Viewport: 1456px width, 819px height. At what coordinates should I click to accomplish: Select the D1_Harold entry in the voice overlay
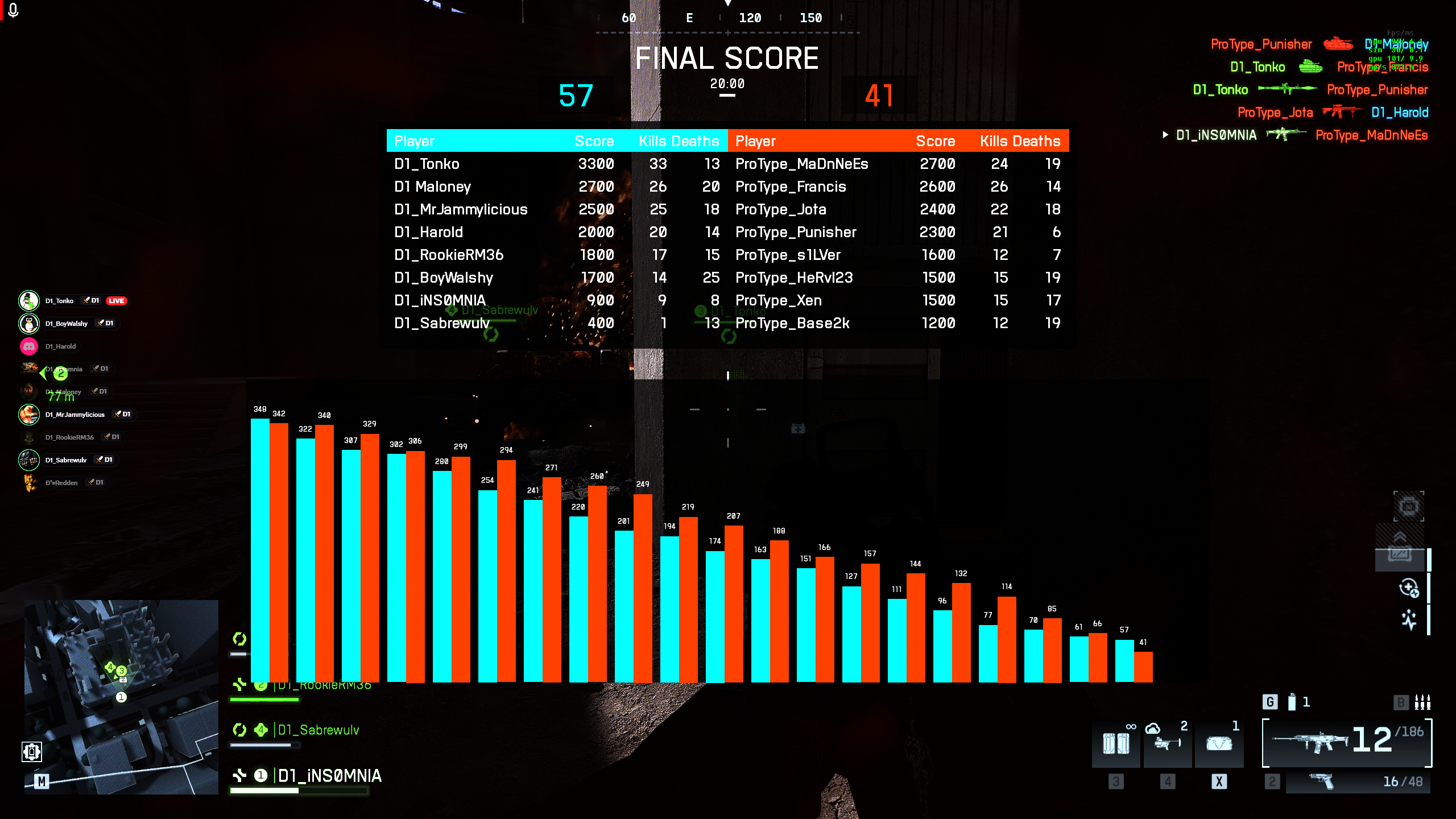point(60,346)
